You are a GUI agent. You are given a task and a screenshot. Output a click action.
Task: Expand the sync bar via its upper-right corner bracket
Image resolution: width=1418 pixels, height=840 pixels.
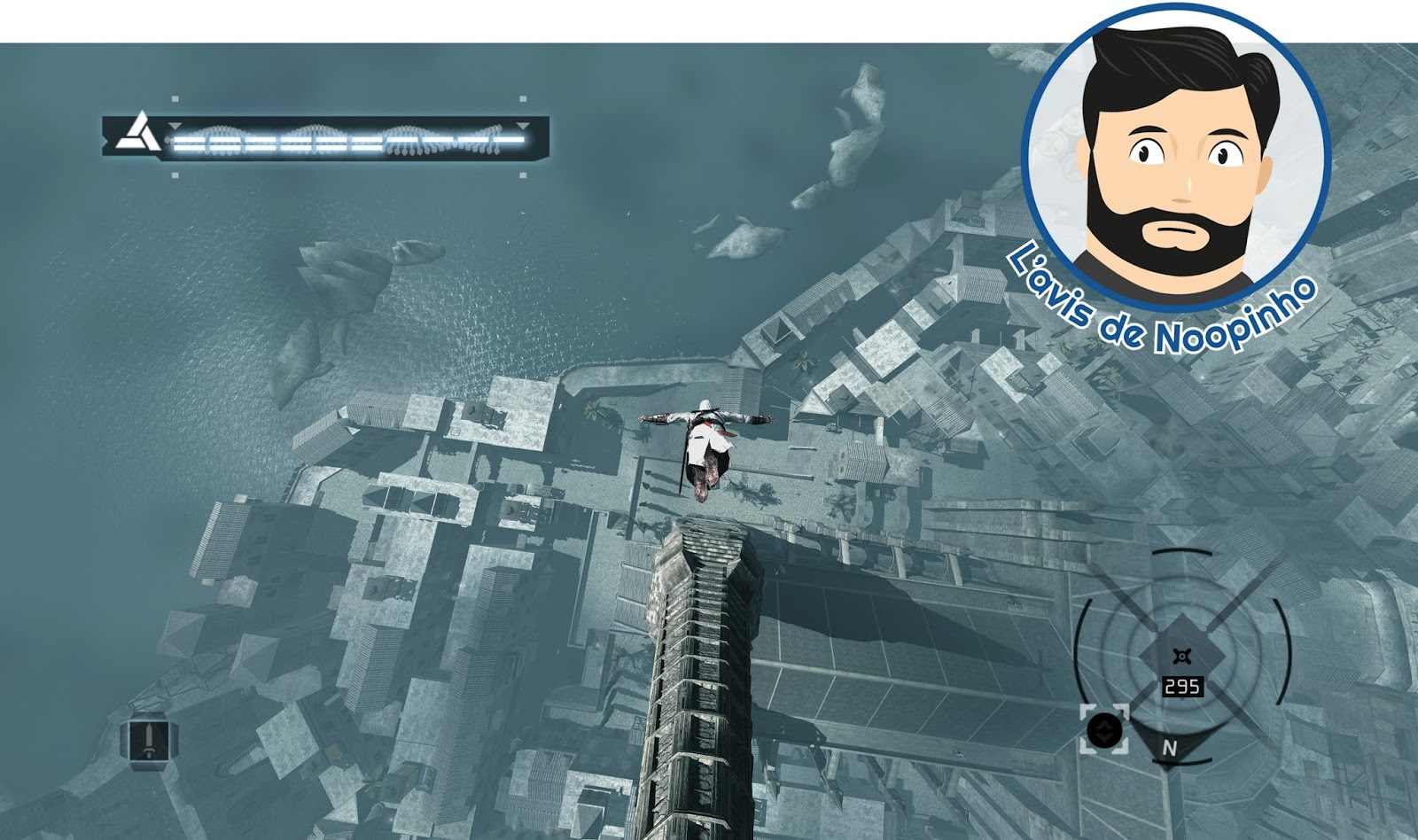pyautogui.click(x=521, y=98)
